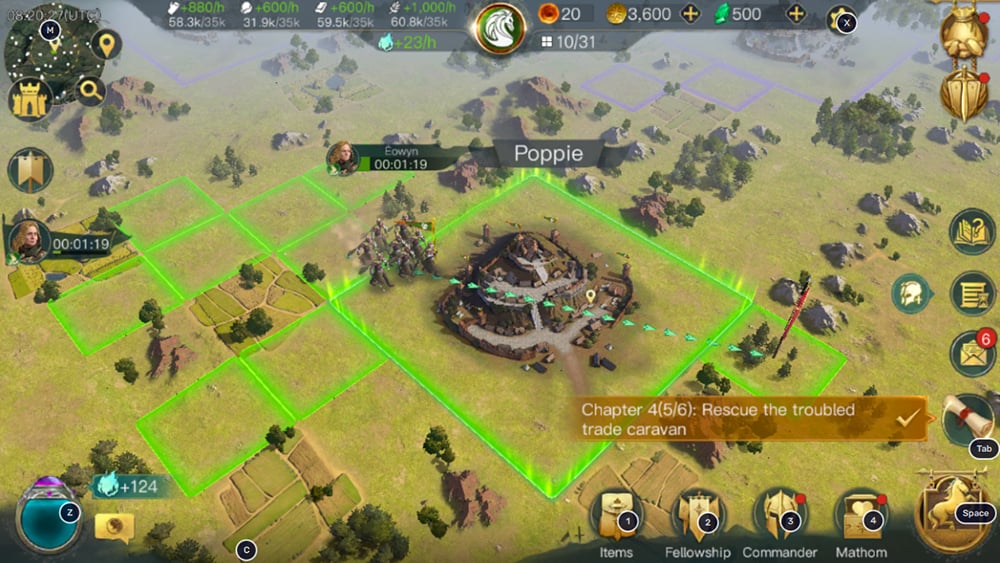
Task: Open the map search magnifier
Action: (x=90, y=92)
